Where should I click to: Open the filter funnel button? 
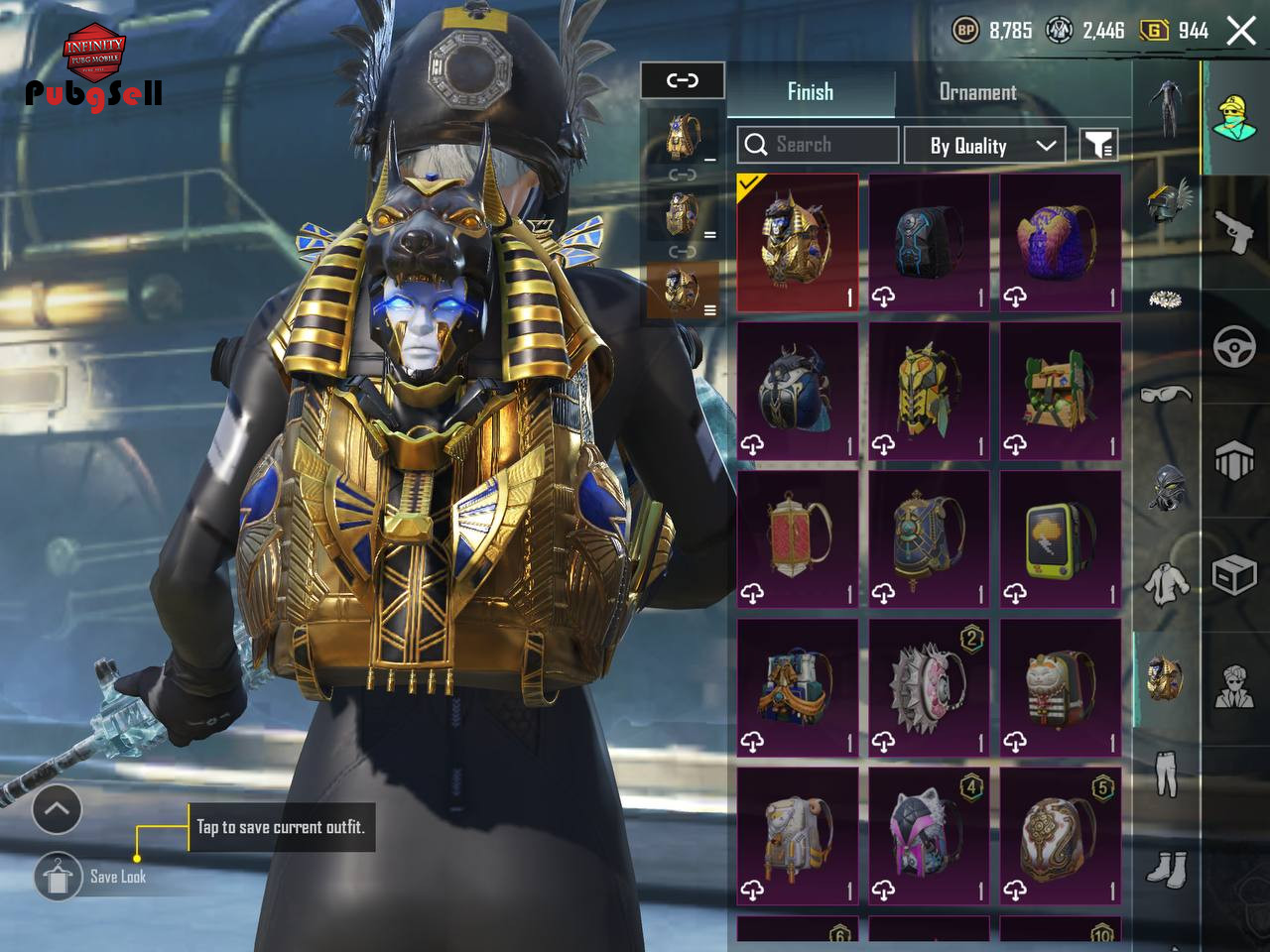(x=1098, y=145)
